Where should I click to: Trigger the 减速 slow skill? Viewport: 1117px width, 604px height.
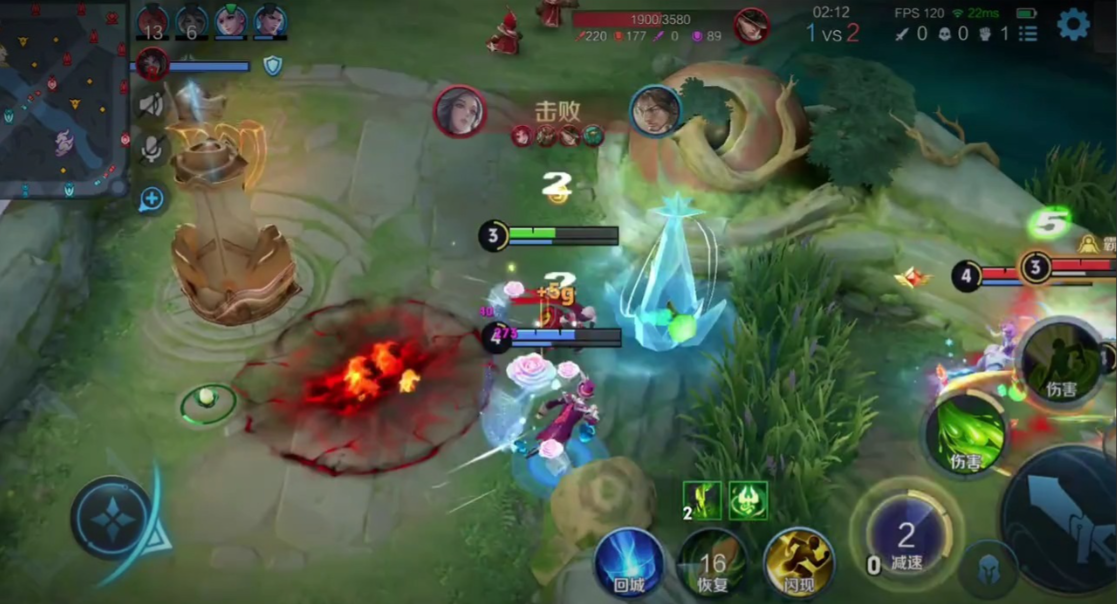point(906,540)
